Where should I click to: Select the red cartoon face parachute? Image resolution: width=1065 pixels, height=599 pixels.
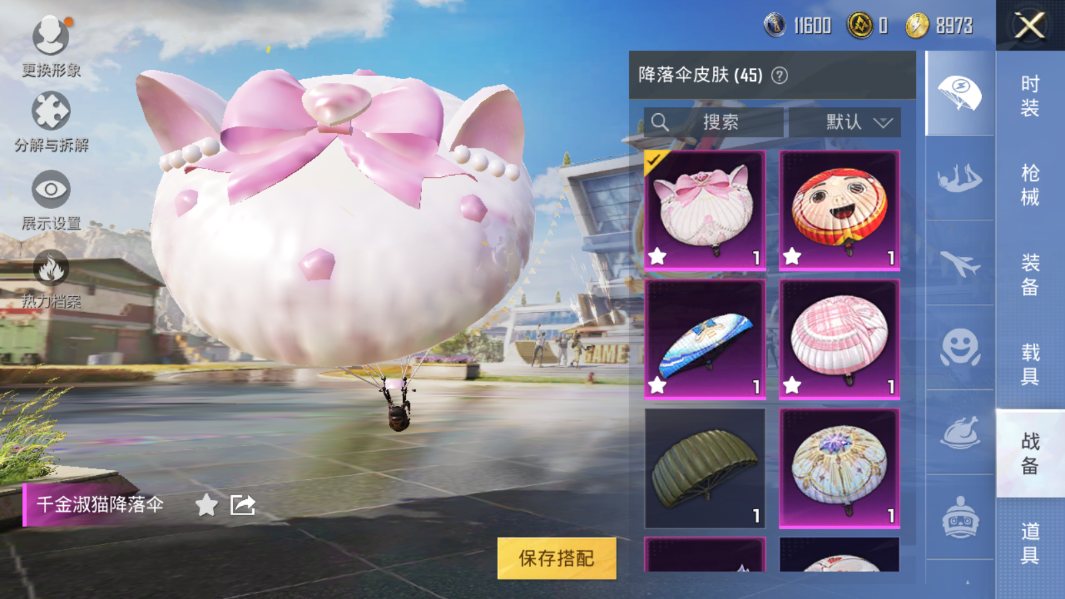[x=839, y=210]
